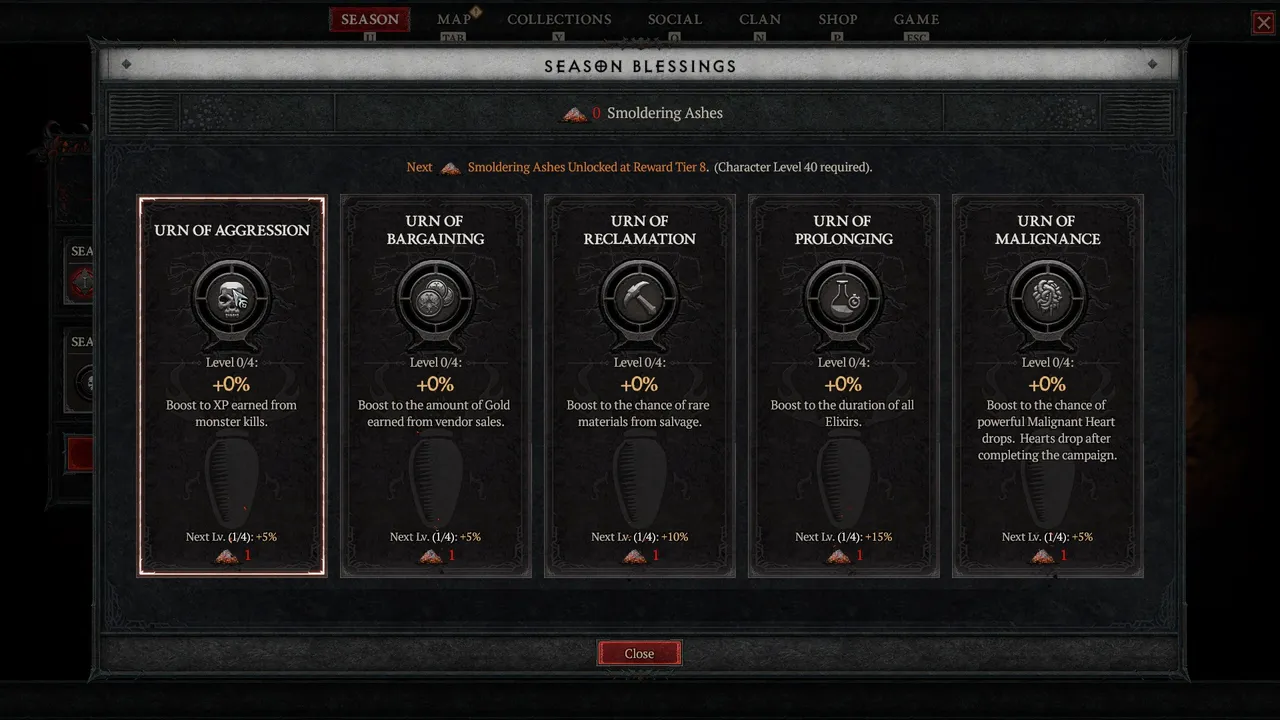Viewport: 1280px width, 720px height.
Task: Open the Map tab
Action: tap(454, 20)
